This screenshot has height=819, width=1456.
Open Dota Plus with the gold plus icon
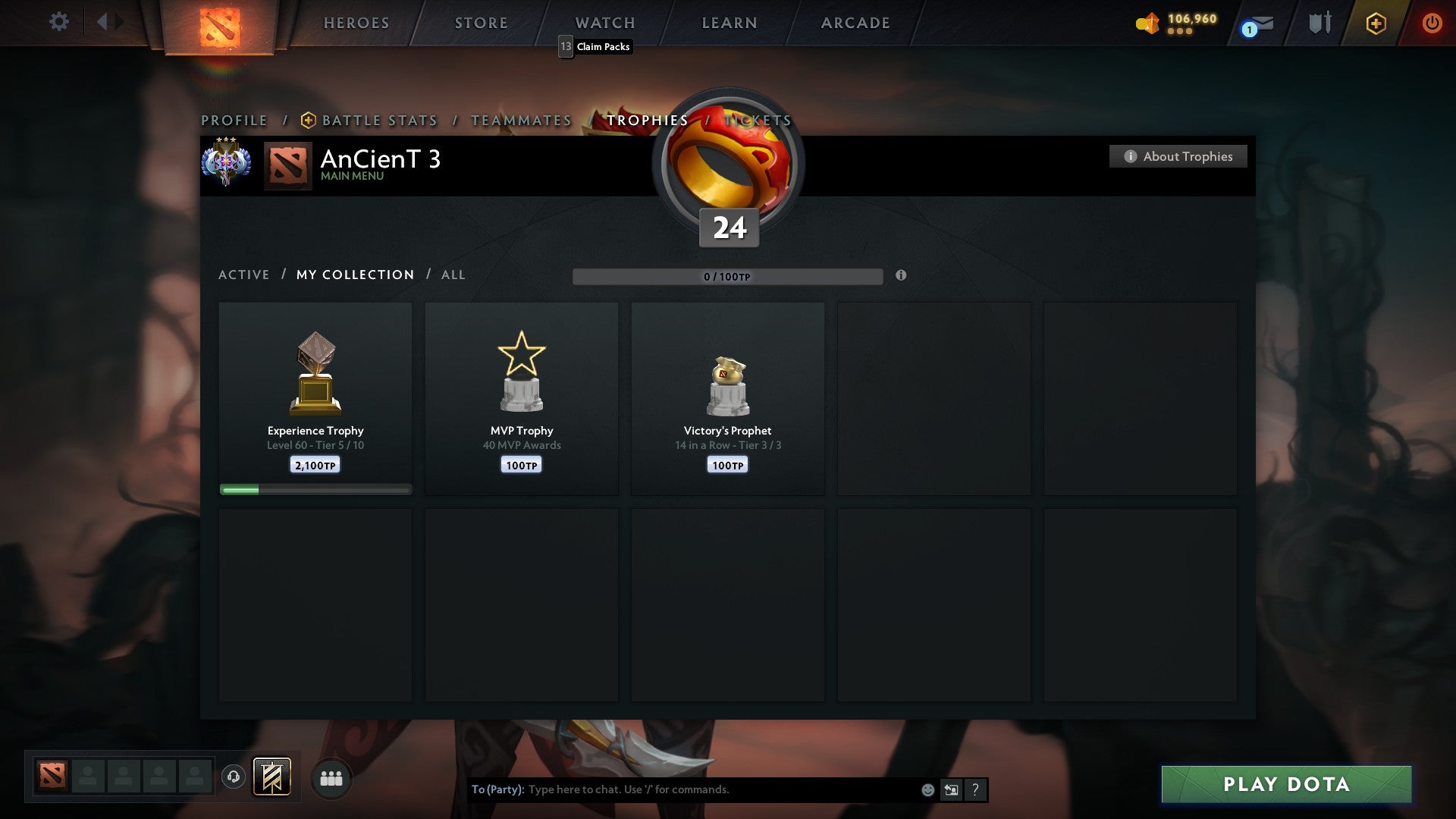tap(1376, 23)
